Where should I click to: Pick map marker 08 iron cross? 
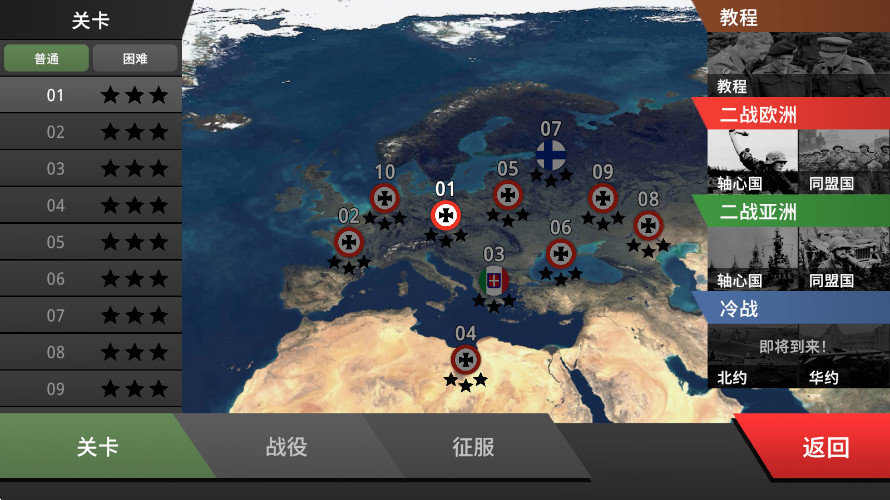[648, 225]
